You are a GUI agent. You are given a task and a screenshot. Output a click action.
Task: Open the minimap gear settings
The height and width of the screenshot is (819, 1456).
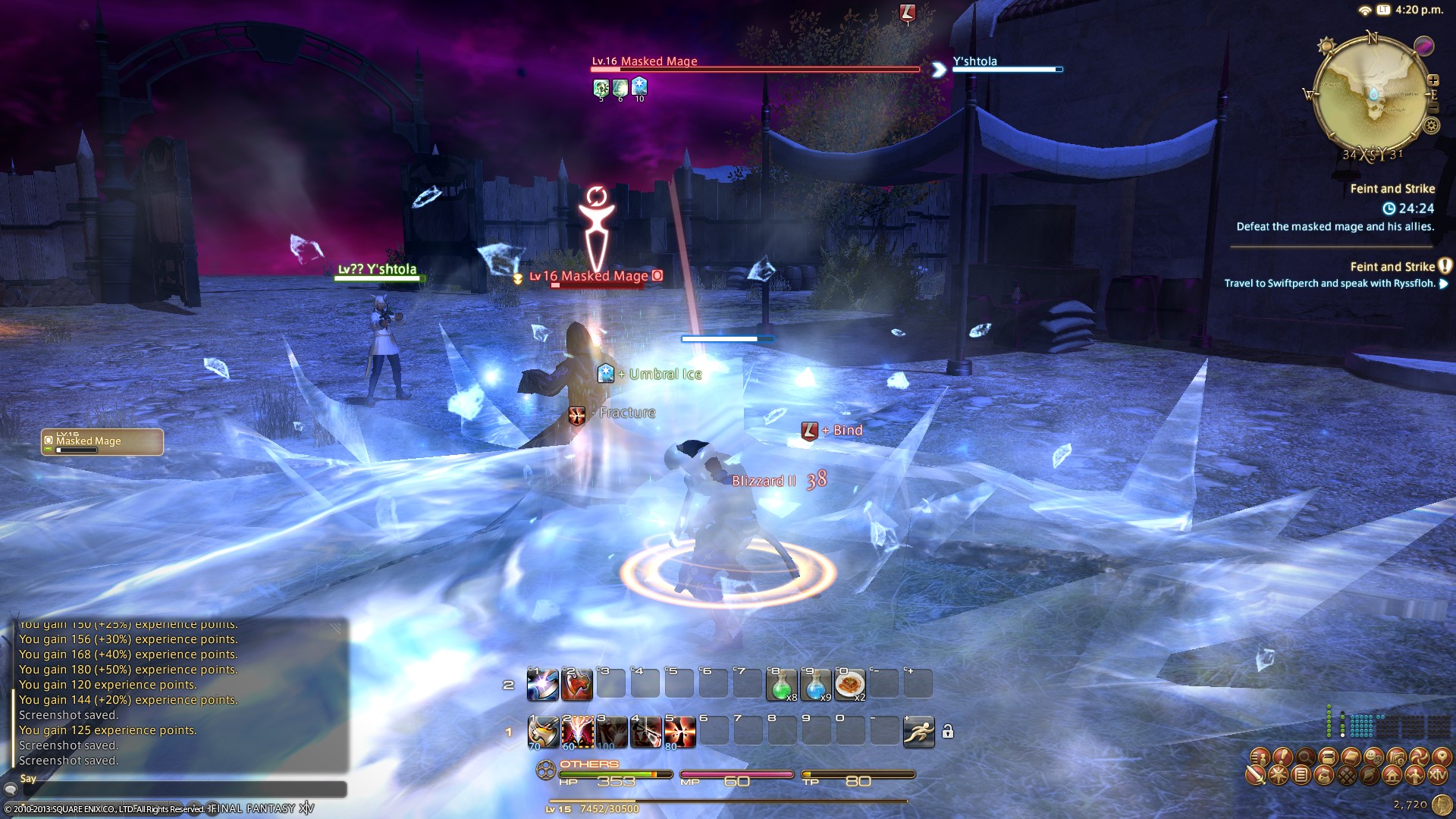coord(1431,126)
